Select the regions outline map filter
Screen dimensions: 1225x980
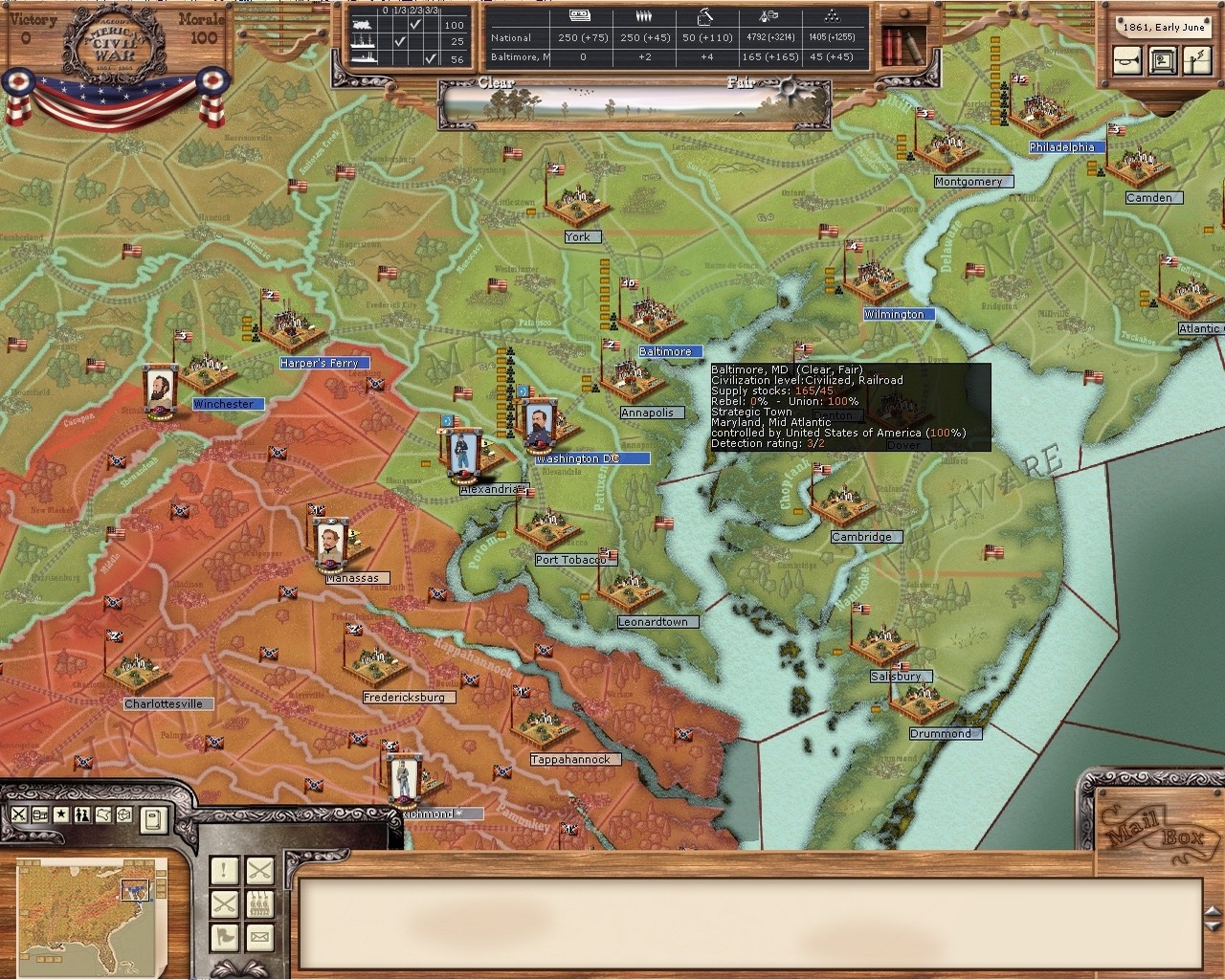pos(103,814)
